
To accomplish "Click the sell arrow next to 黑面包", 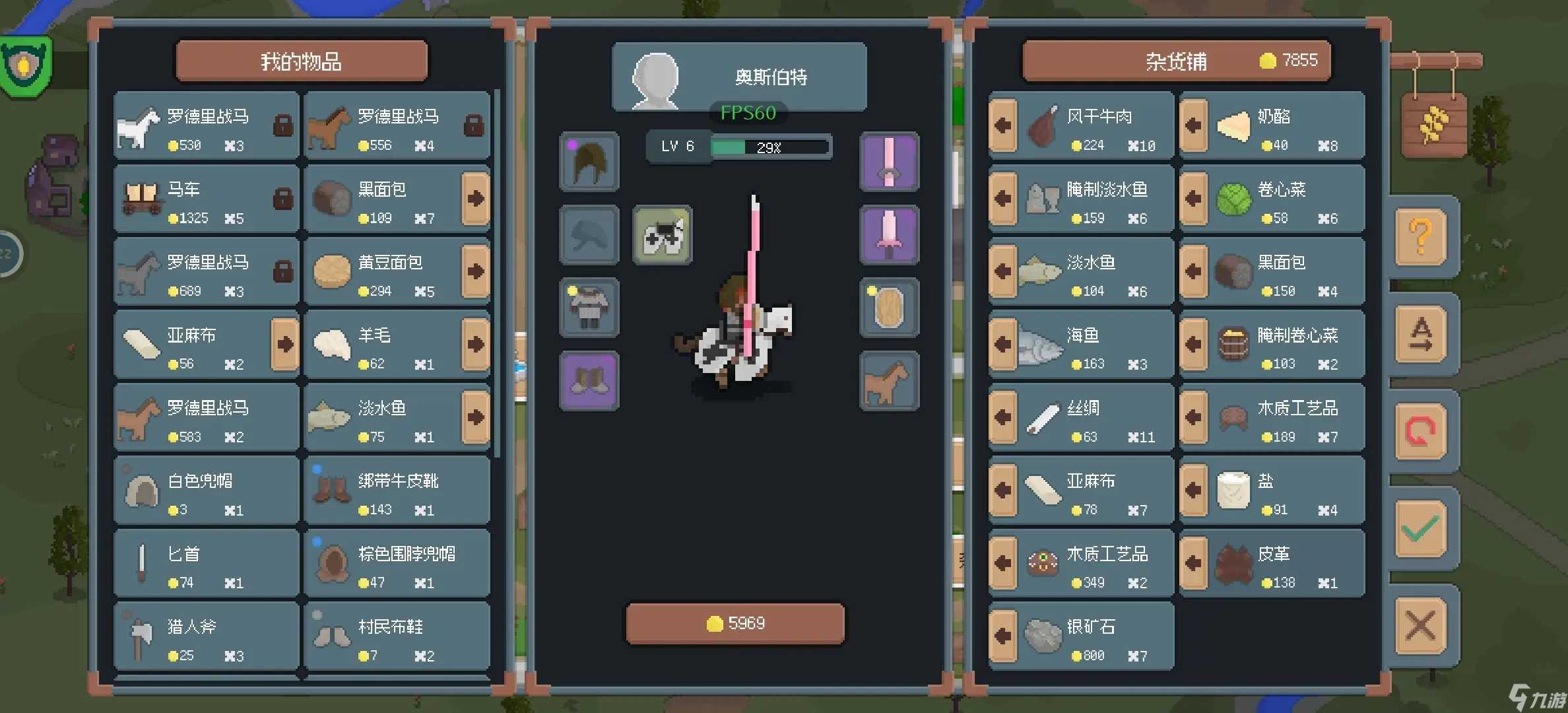I will [x=474, y=198].
